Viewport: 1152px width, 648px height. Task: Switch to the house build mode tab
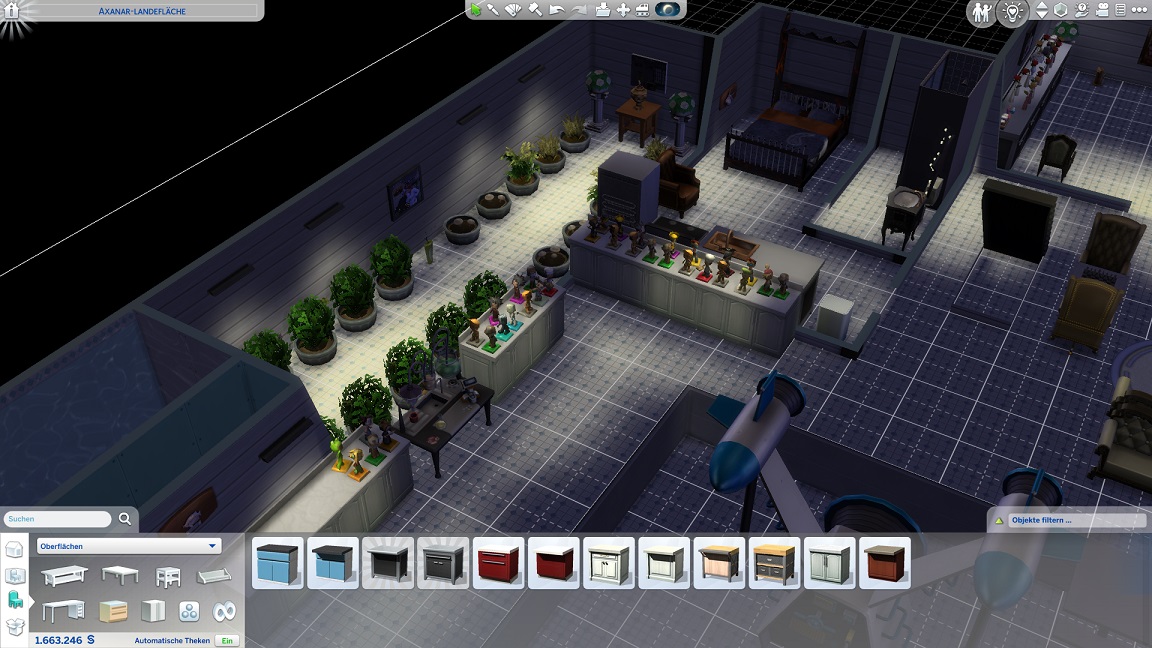(15, 549)
